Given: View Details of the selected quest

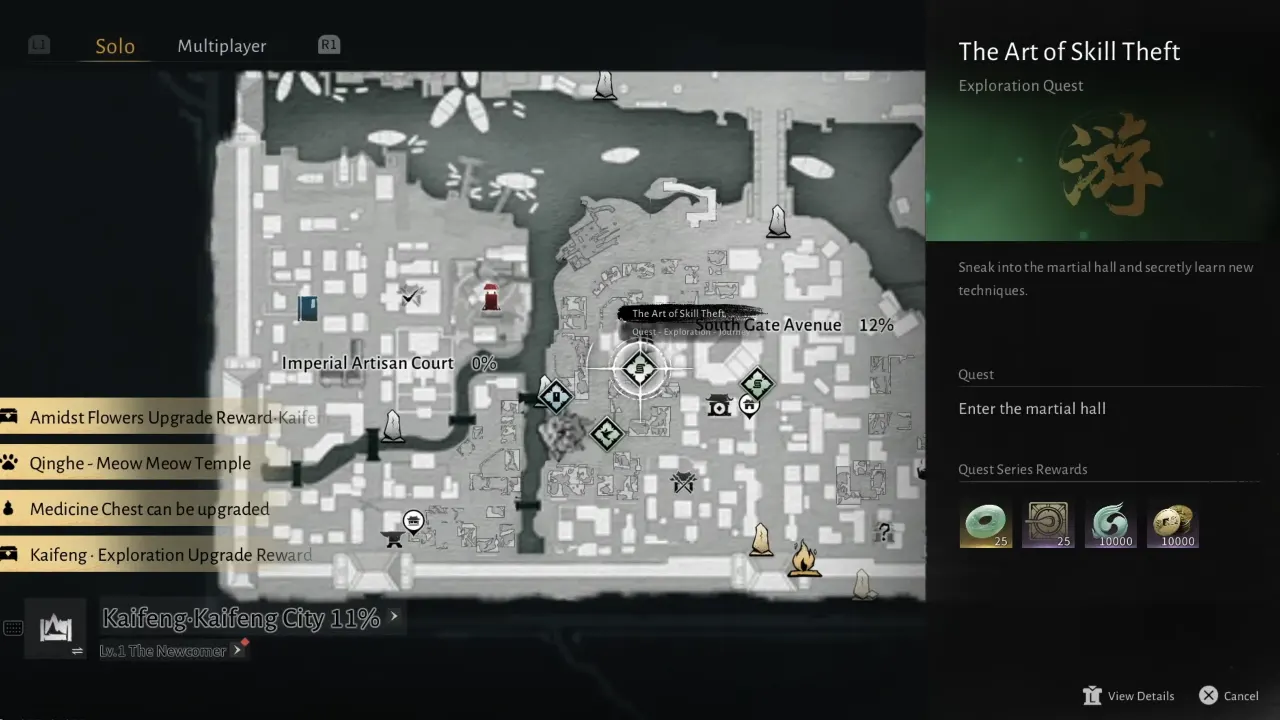Looking at the screenshot, I should (x=1130, y=696).
